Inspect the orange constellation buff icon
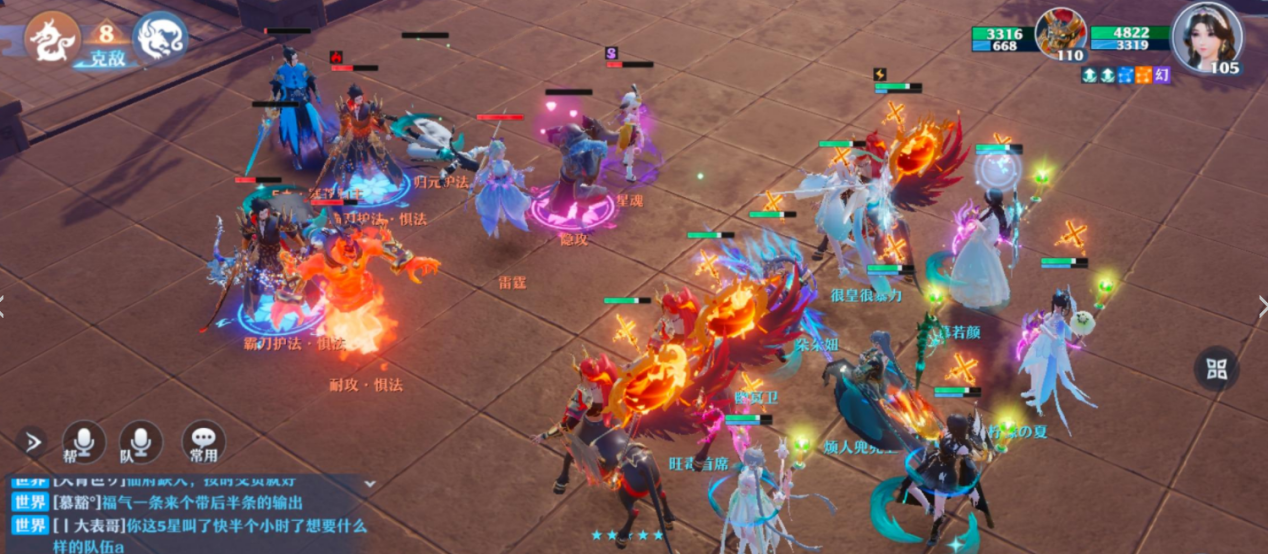 (1143, 75)
